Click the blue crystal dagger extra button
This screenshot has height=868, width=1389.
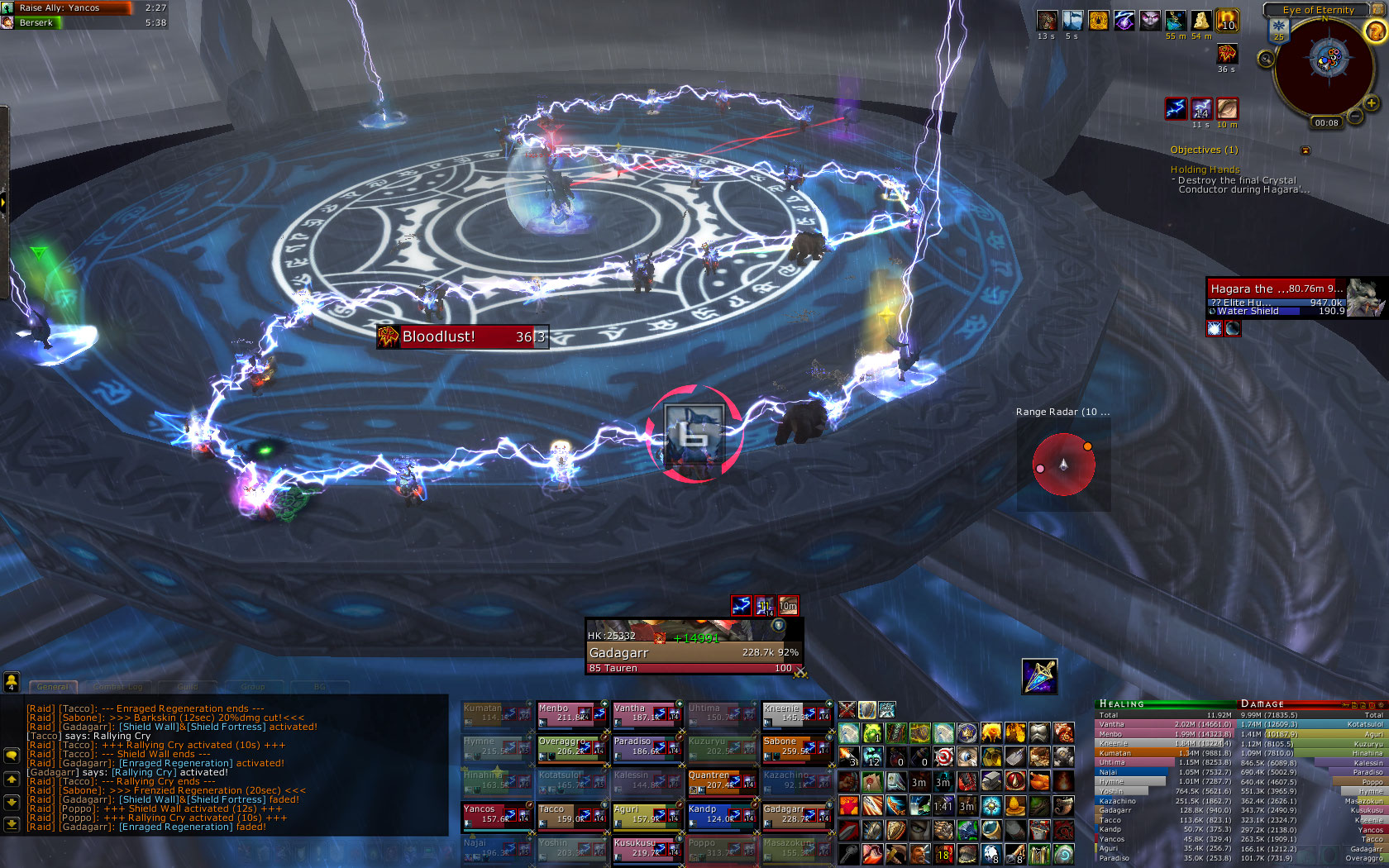(x=1039, y=676)
